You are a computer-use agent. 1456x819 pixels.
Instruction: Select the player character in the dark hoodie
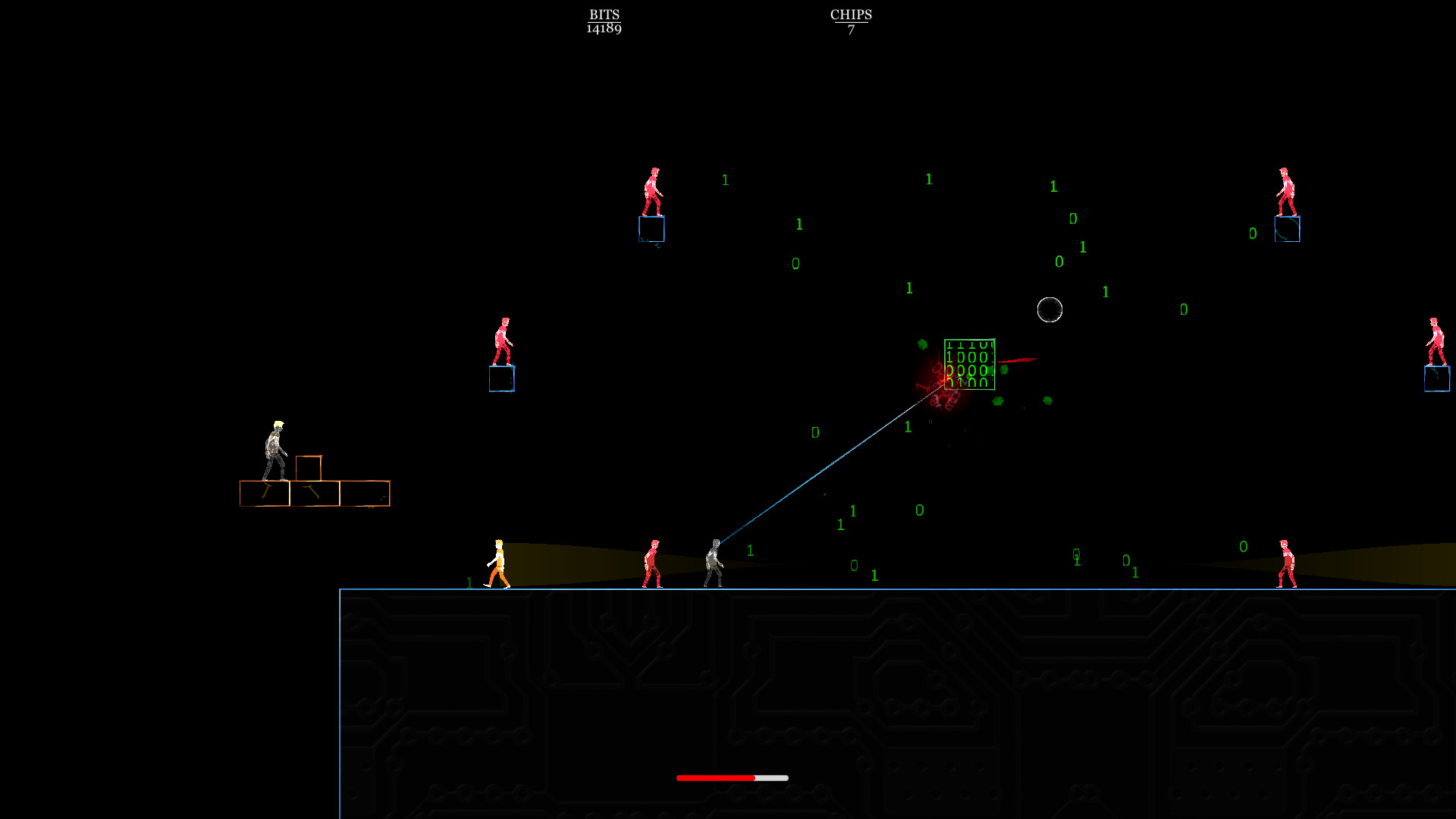click(714, 563)
